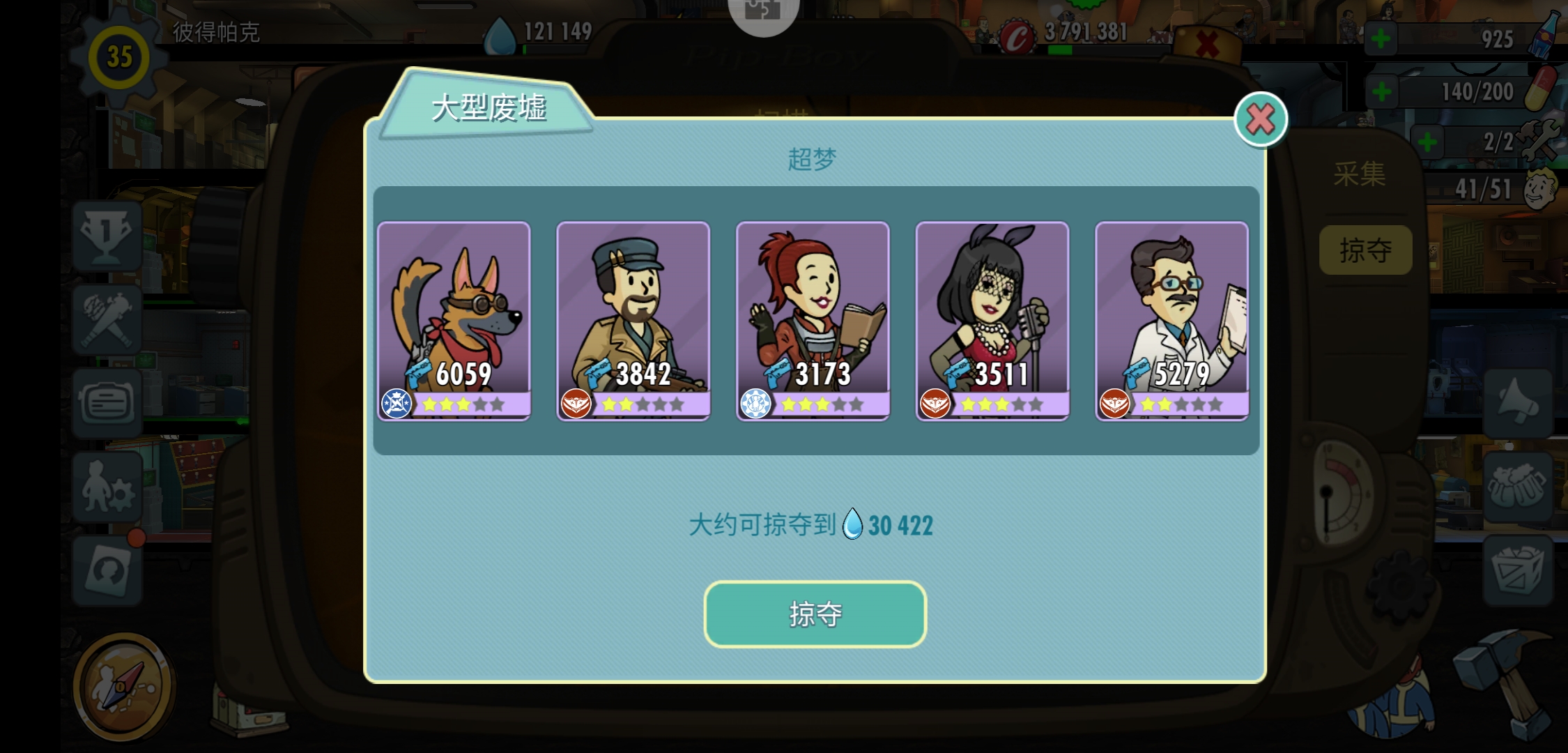Close the 大型废墟 dialog with the X

pos(1261,119)
